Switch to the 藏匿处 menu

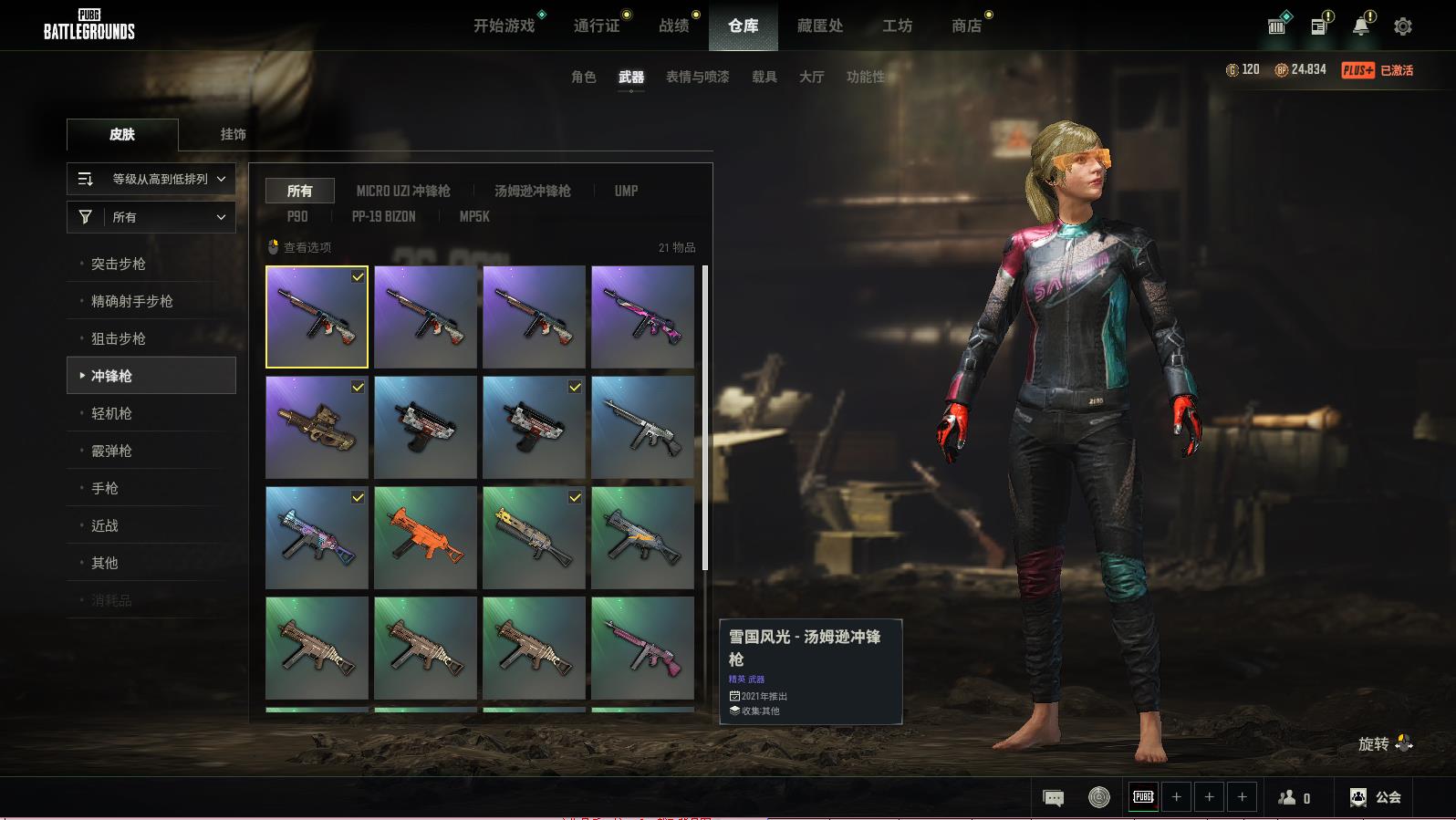pyautogui.click(x=819, y=26)
